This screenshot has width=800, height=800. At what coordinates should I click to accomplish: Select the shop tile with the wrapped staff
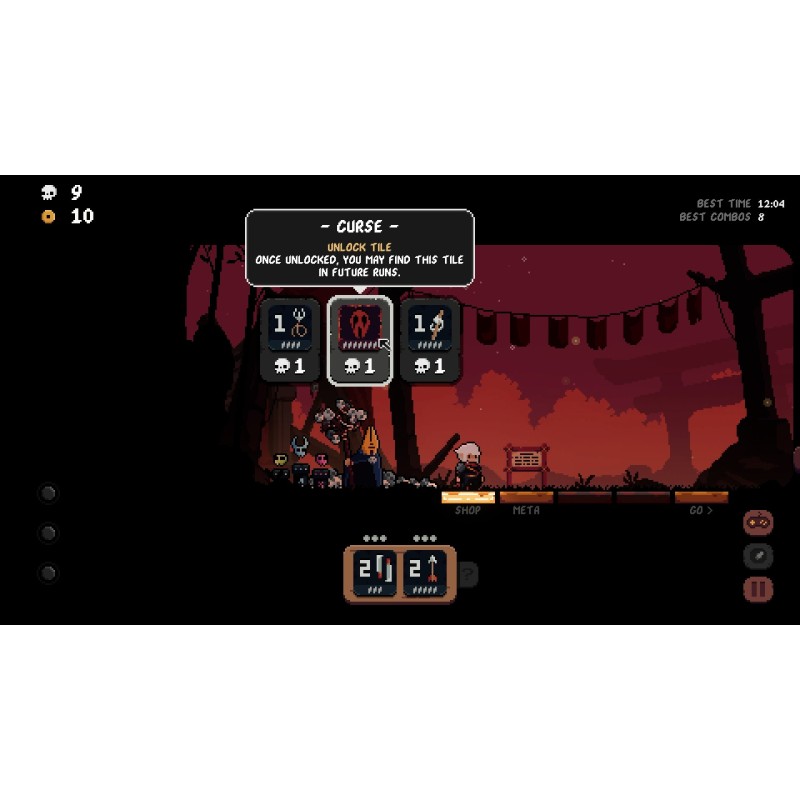tap(430, 340)
